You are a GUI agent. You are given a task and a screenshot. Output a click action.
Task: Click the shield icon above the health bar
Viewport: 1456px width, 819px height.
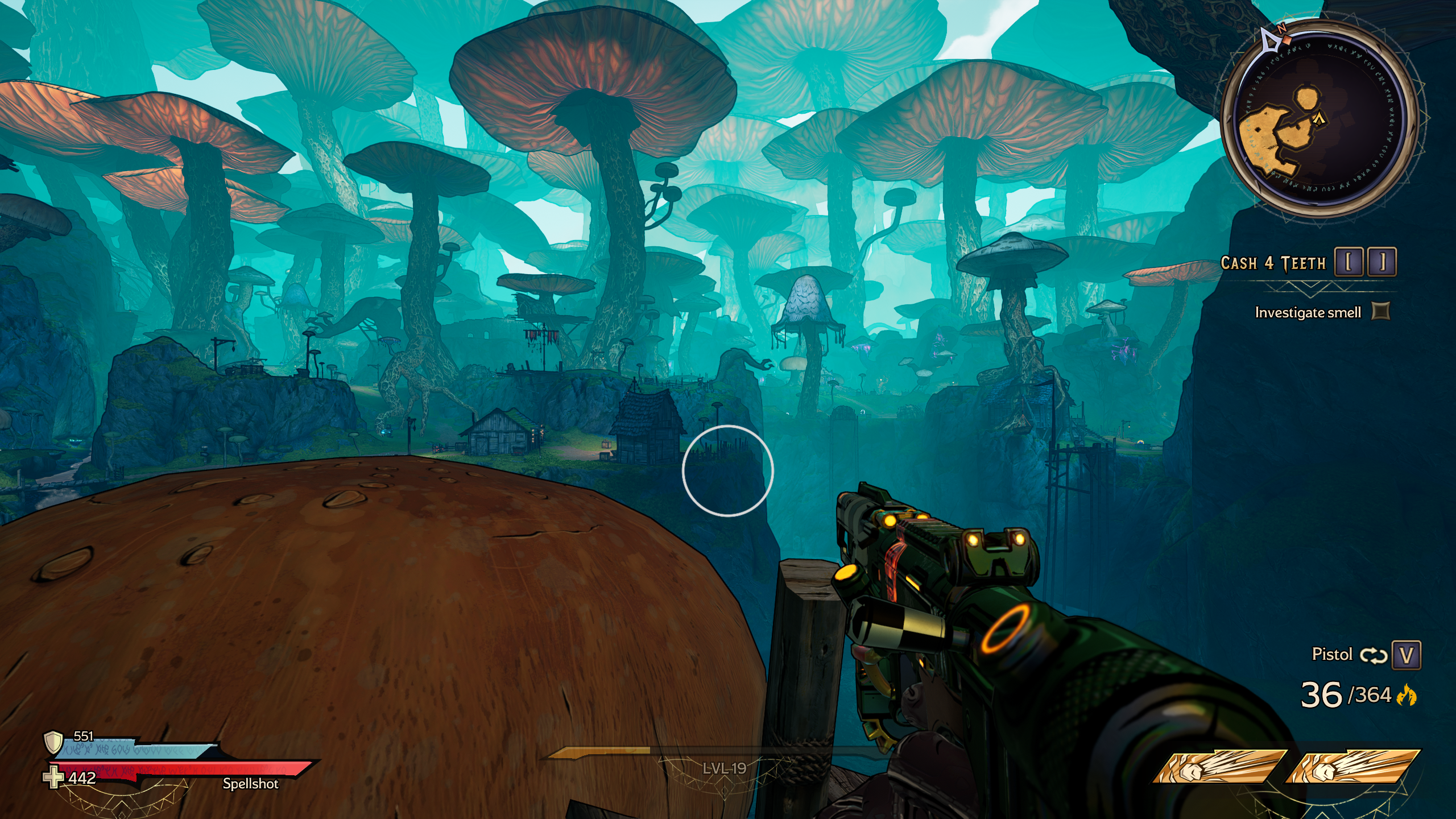[x=53, y=742]
